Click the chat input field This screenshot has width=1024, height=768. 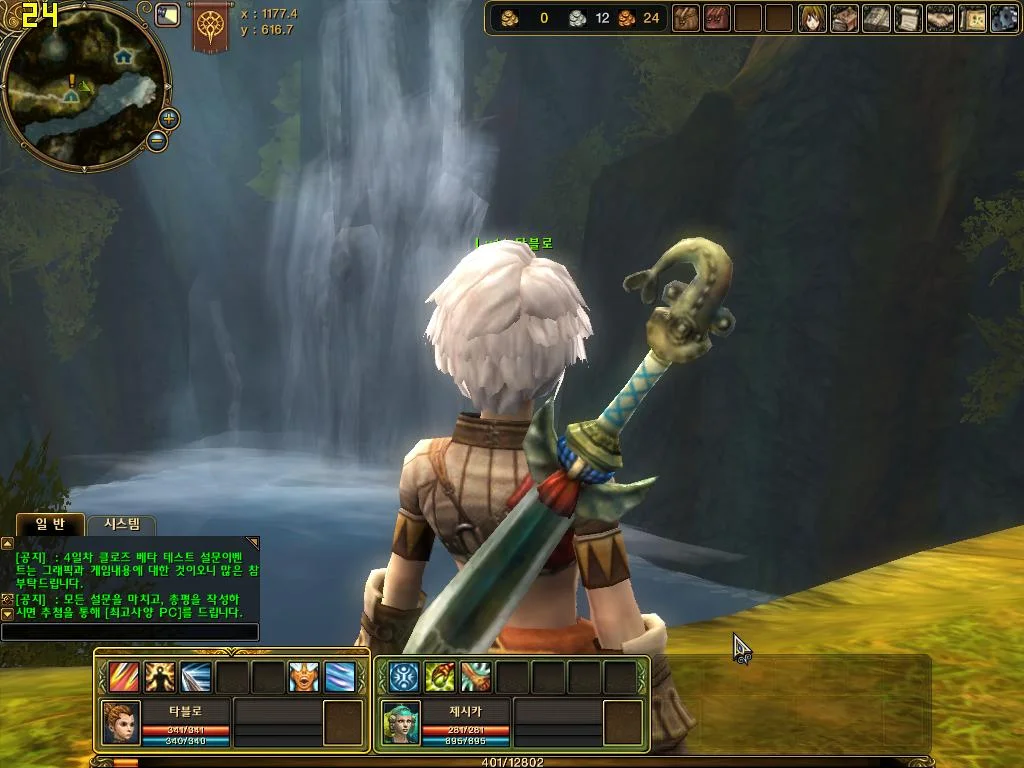[130, 632]
